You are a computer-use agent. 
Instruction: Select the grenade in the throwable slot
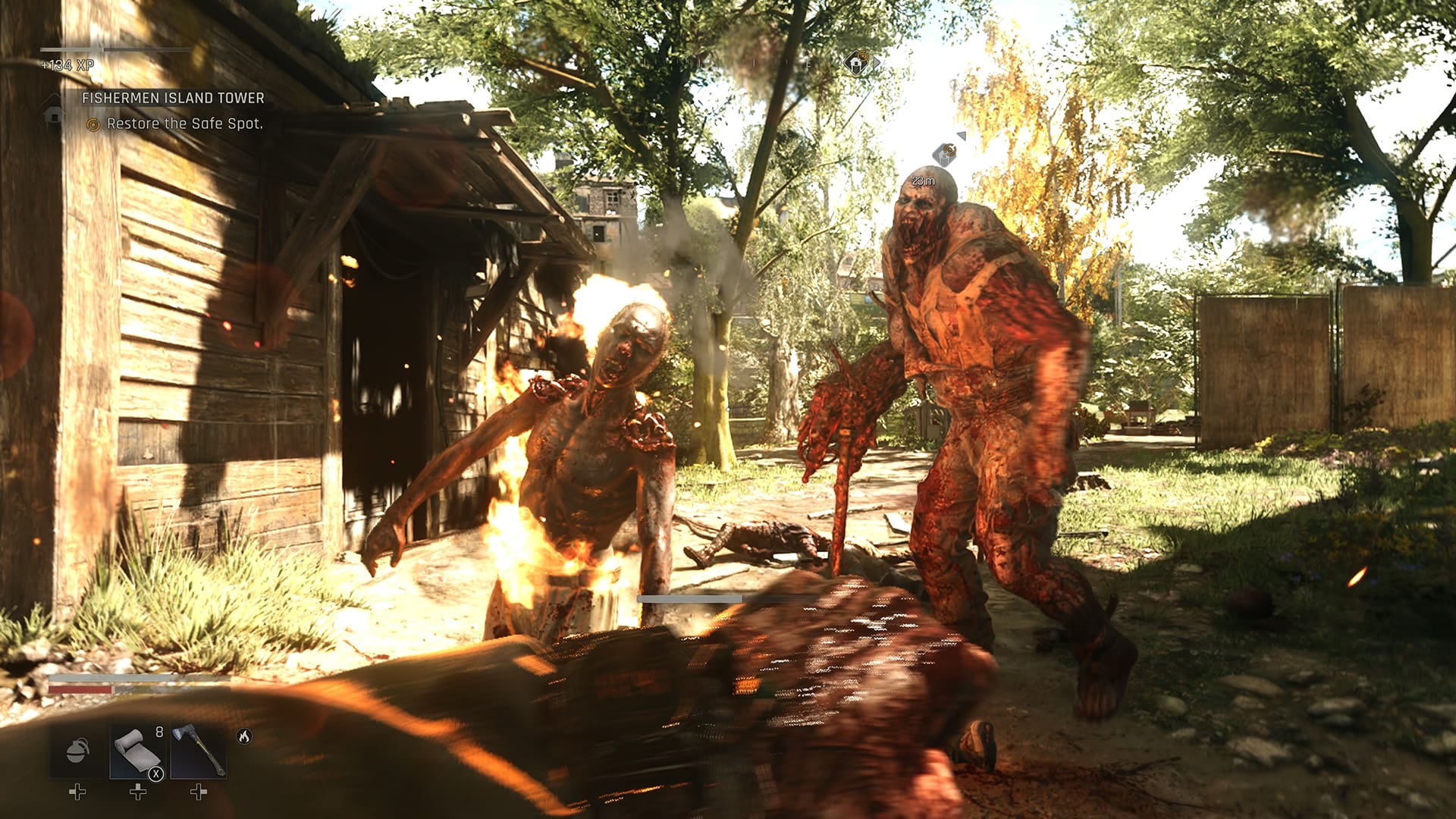77,752
